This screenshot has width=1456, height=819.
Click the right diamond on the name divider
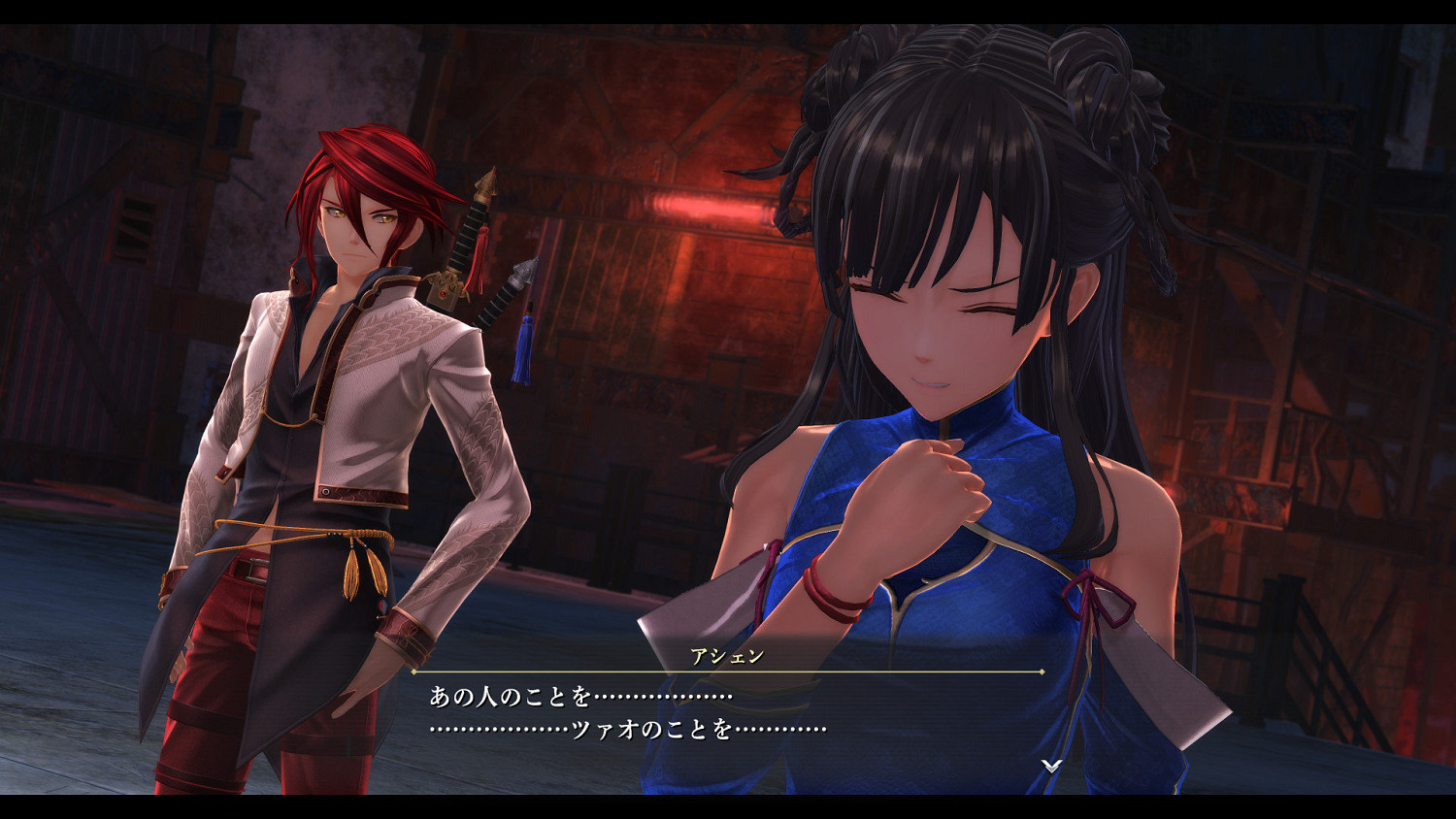tap(1040, 671)
